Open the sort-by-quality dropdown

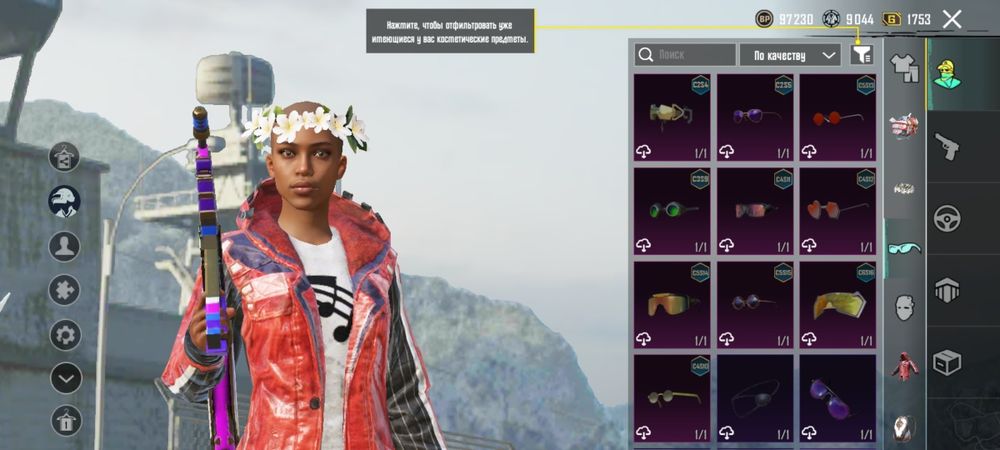pos(790,55)
